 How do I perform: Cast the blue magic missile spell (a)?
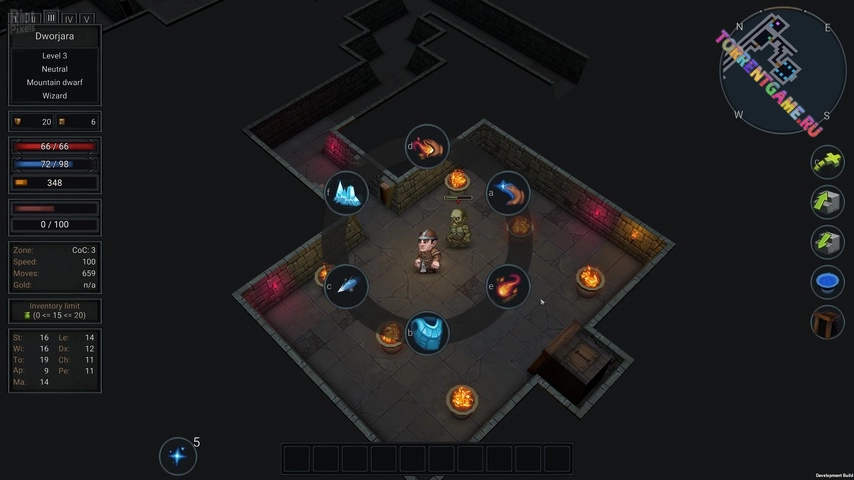tap(508, 193)
